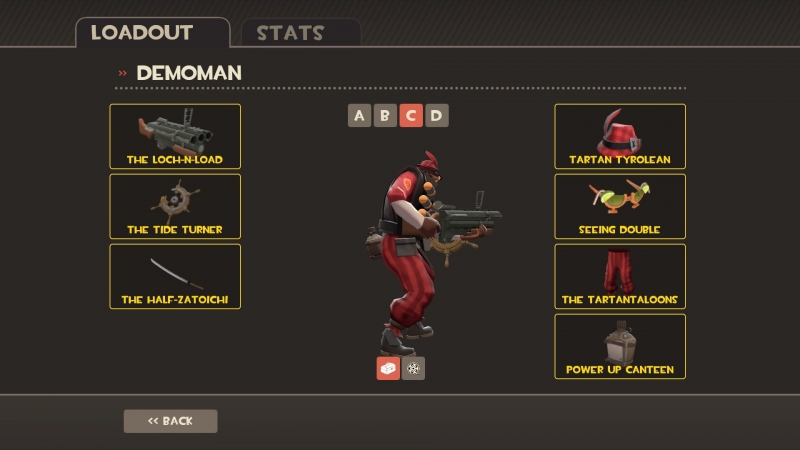
Task: Select loadout preset C
Action: [x=411, y=115]
